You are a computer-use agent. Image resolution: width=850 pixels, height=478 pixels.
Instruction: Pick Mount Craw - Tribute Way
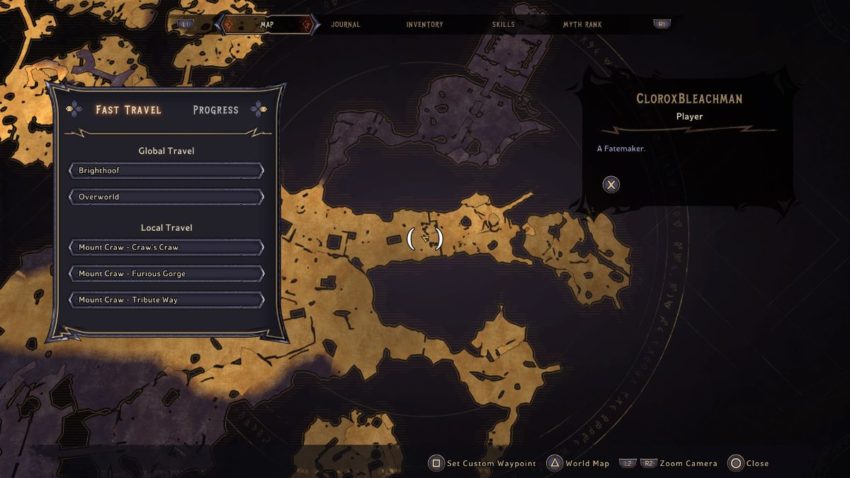tap(167, 300)
